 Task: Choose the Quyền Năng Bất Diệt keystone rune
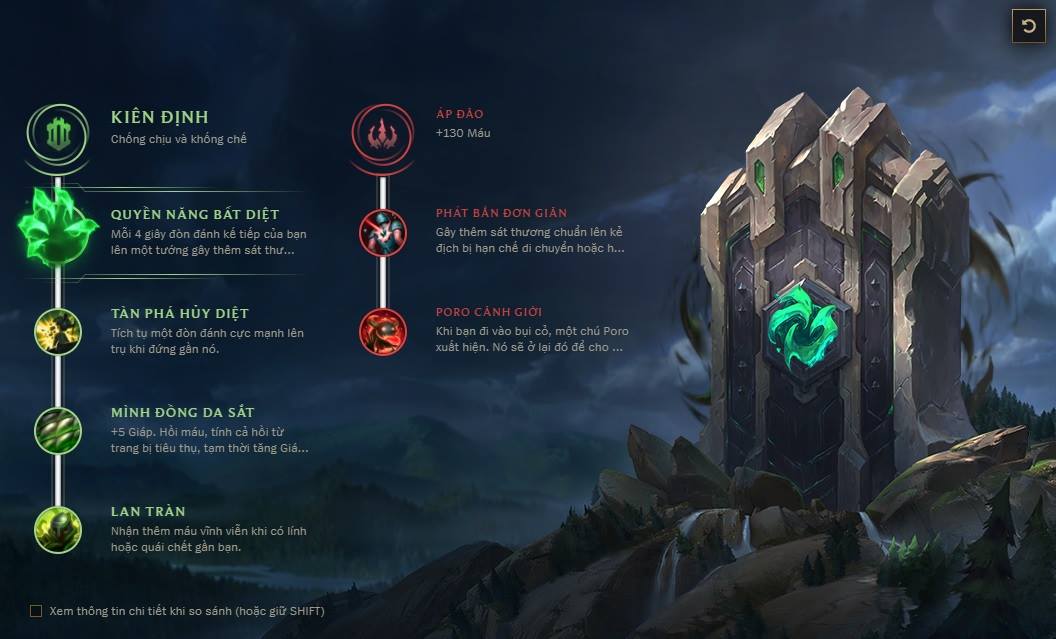58,229
